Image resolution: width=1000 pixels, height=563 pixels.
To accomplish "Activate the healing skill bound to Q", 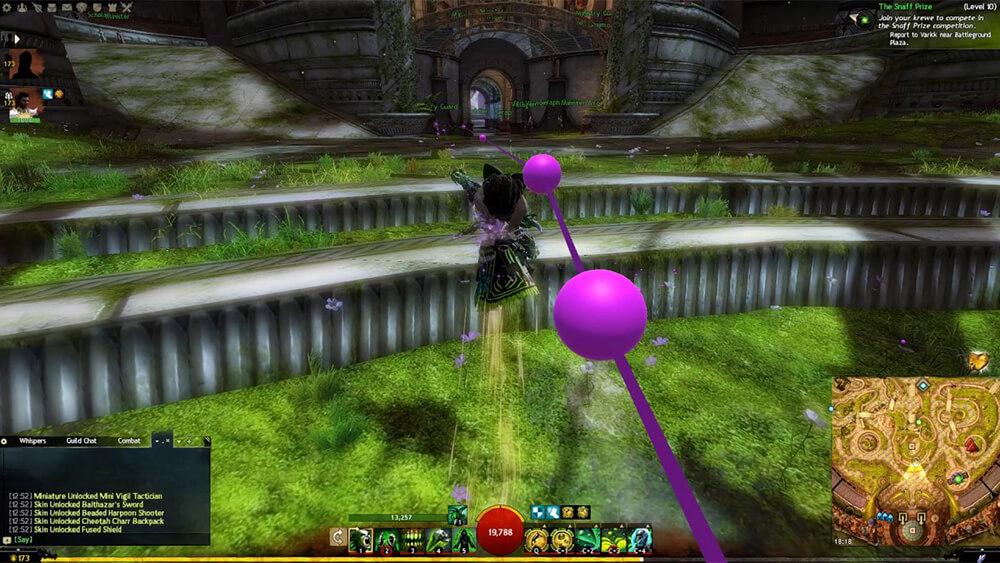I will coord(536,539).
